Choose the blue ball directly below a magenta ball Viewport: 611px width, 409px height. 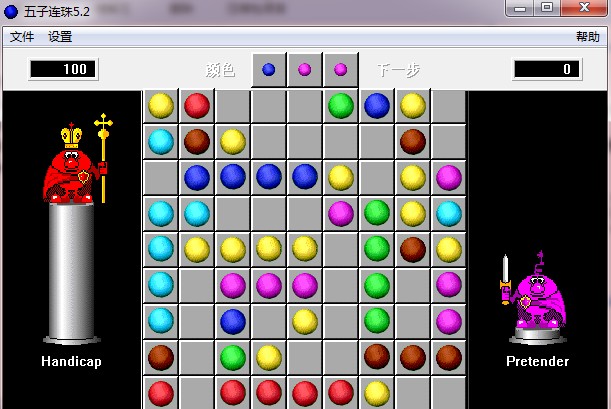tap(233, 321)
